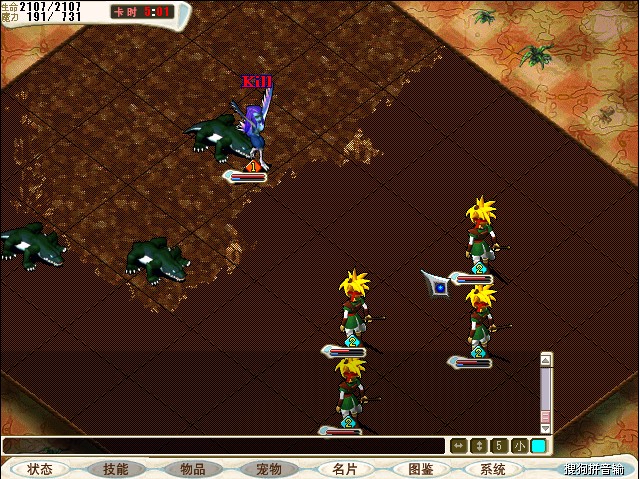Open the 宠物 pet menu
Viewport: 640px width, 479px height.
[268, 468]
